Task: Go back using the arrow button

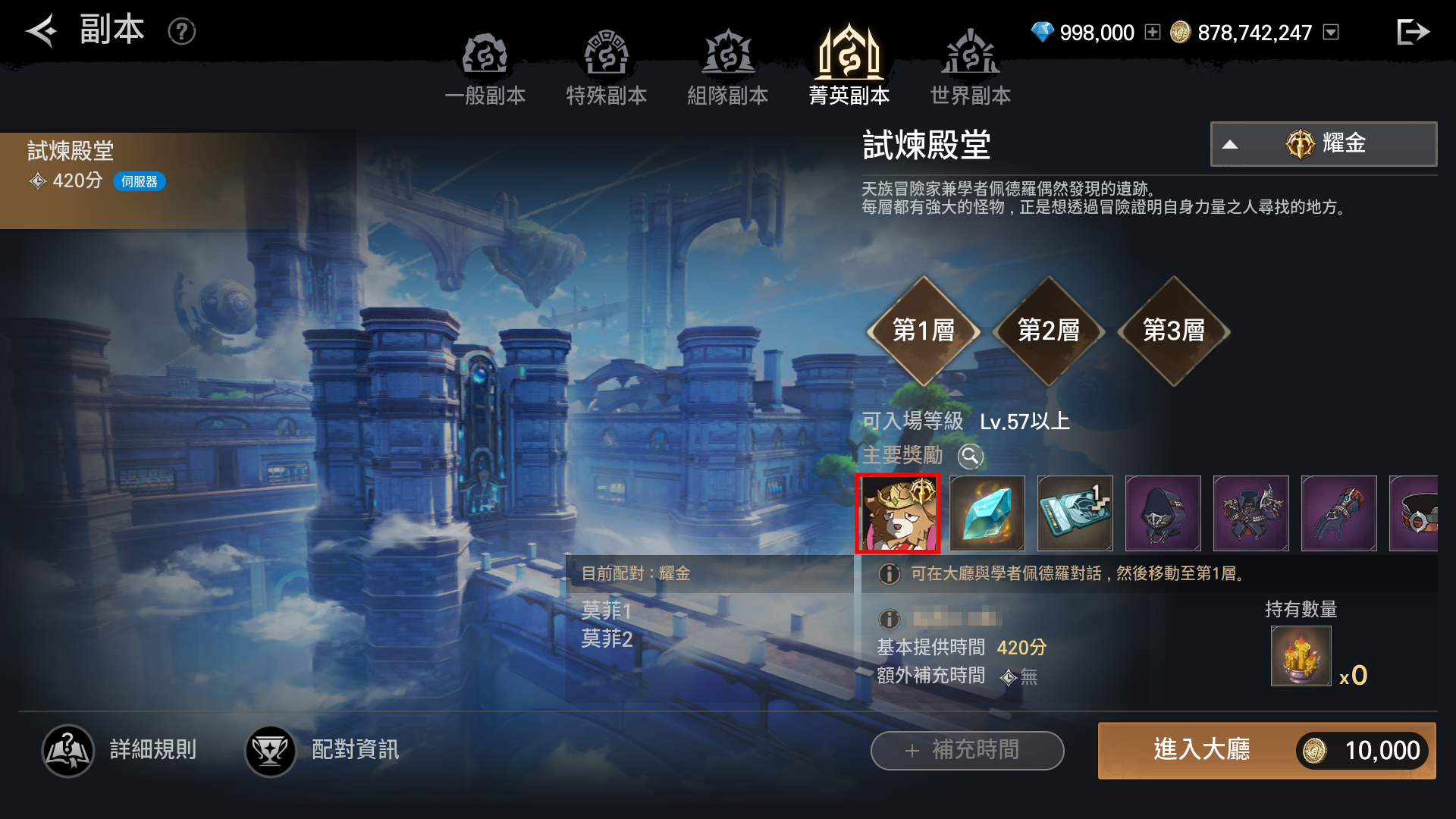Action: tap(42, 31)
